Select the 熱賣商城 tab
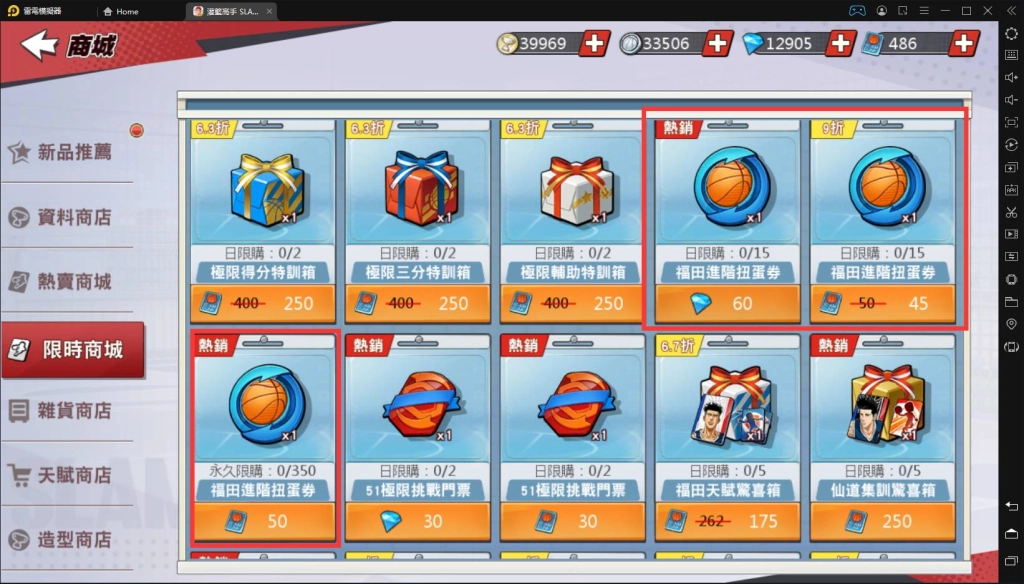Image resolution: width=1024 pixels, height=584 pixels. pyautogui.click(x=73, y=282)
